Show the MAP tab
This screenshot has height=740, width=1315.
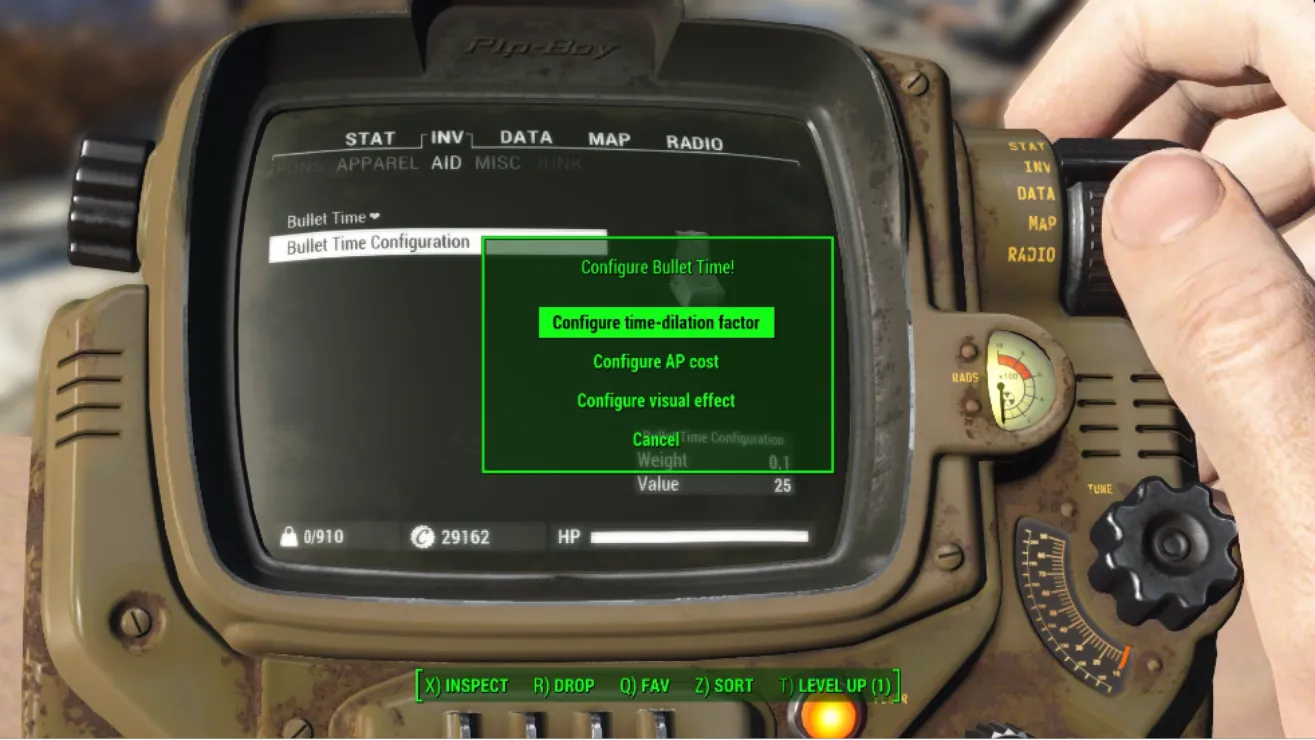click(x=609, y=140)
